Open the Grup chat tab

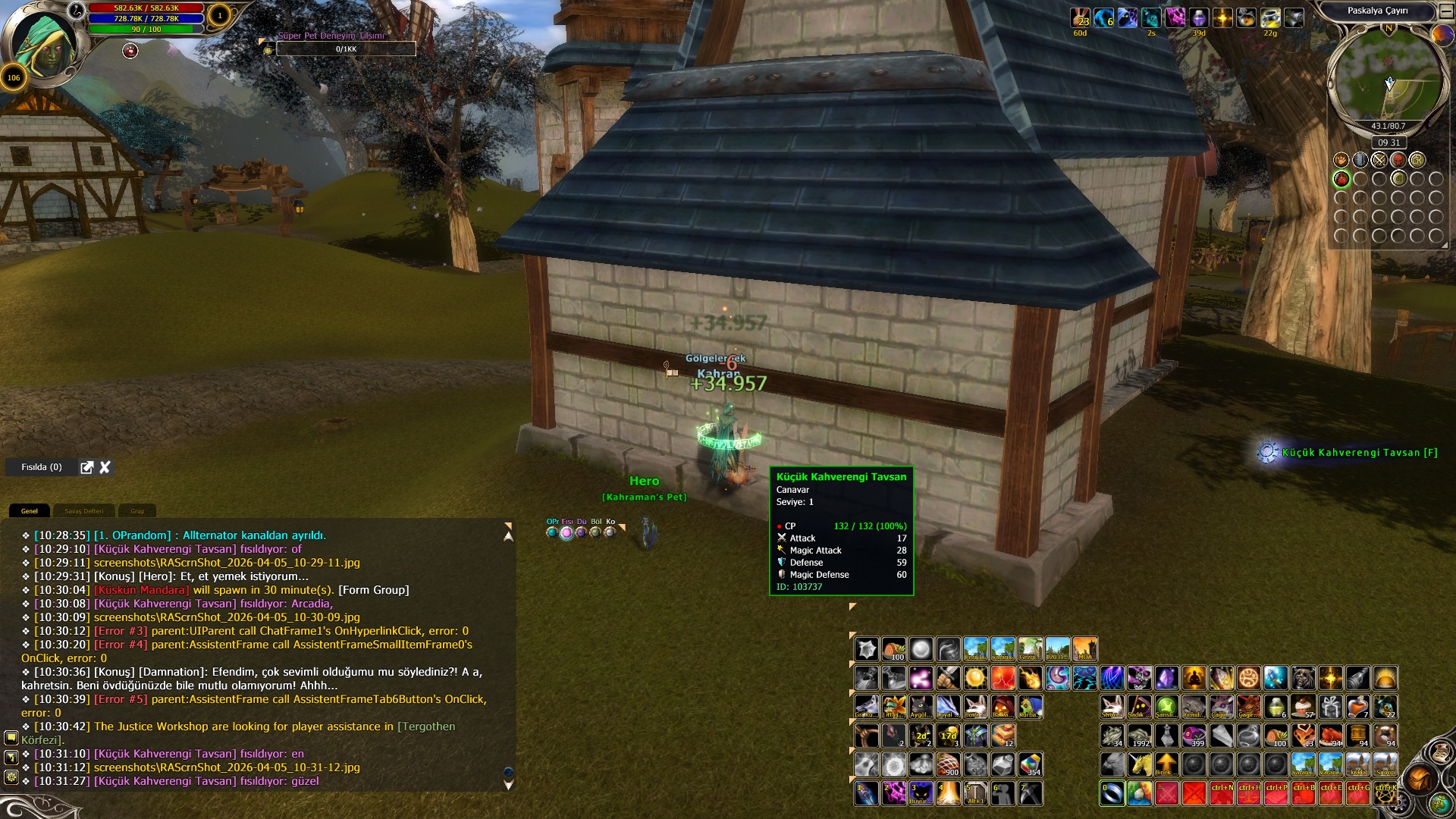(x=137, y=511)
